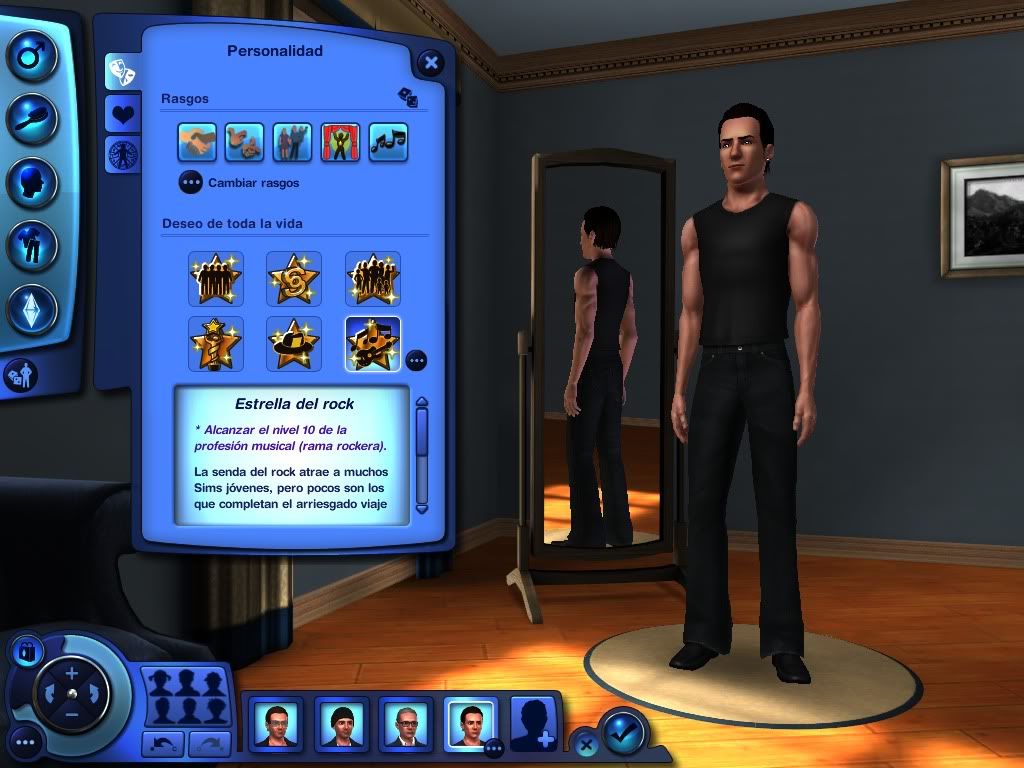
Task: Close the Personalidad panel
Action: 430,64
